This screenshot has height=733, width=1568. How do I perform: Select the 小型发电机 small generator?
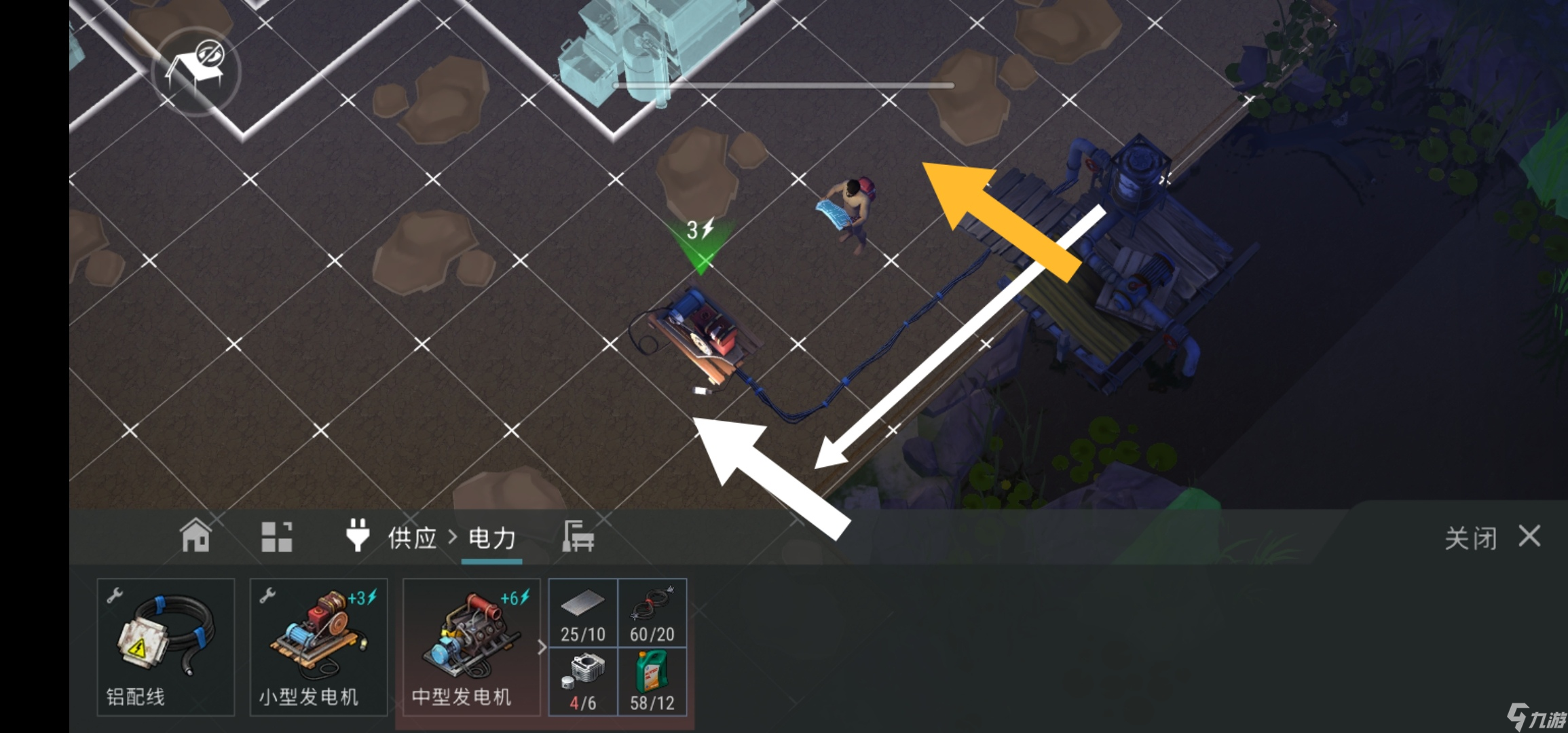coord(318,647)
